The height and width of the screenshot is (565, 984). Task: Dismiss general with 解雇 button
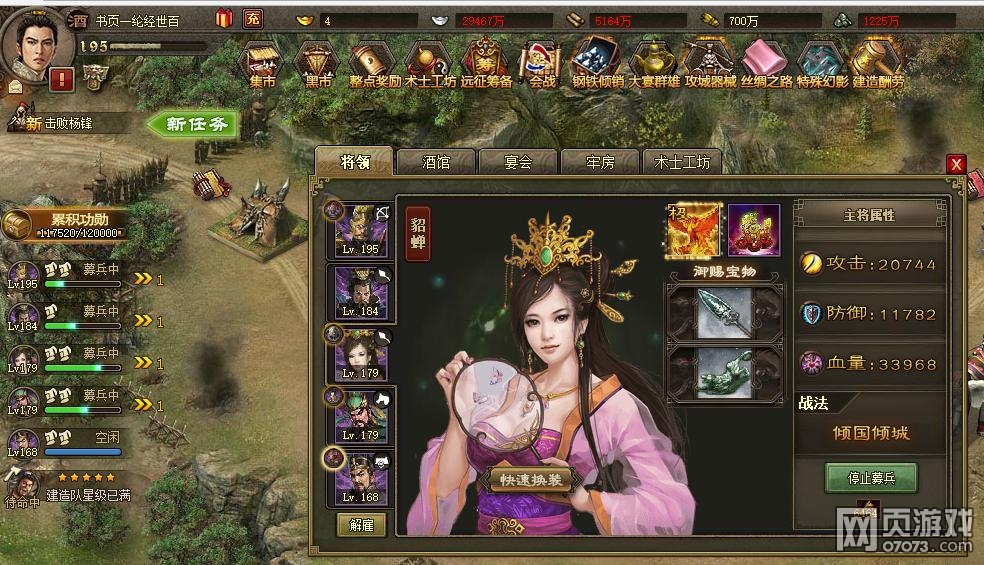coord(361,524)
